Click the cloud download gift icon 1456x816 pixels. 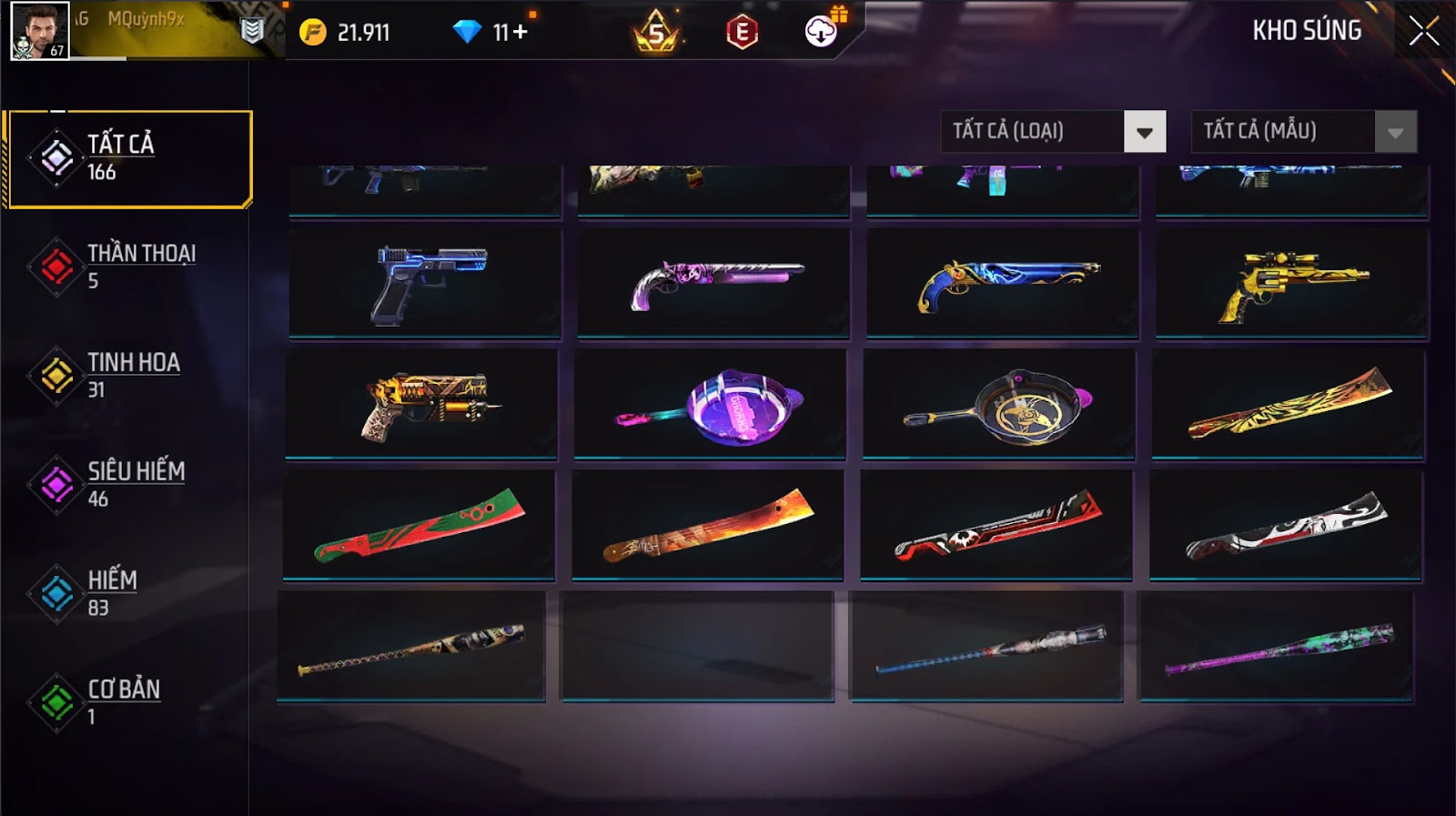(821, 32)
